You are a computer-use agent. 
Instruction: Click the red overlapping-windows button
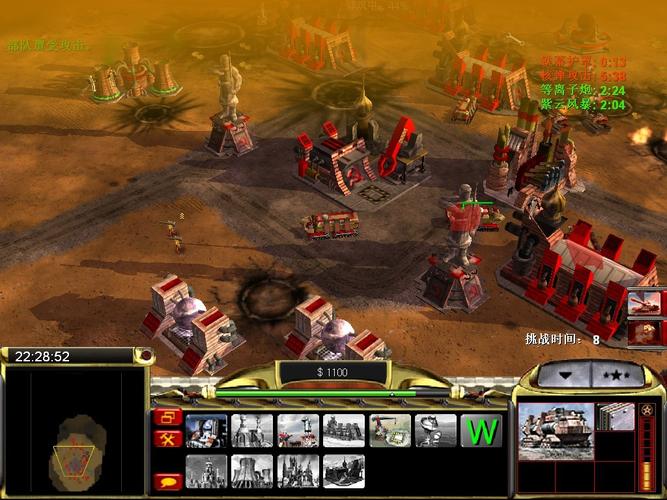167,417
